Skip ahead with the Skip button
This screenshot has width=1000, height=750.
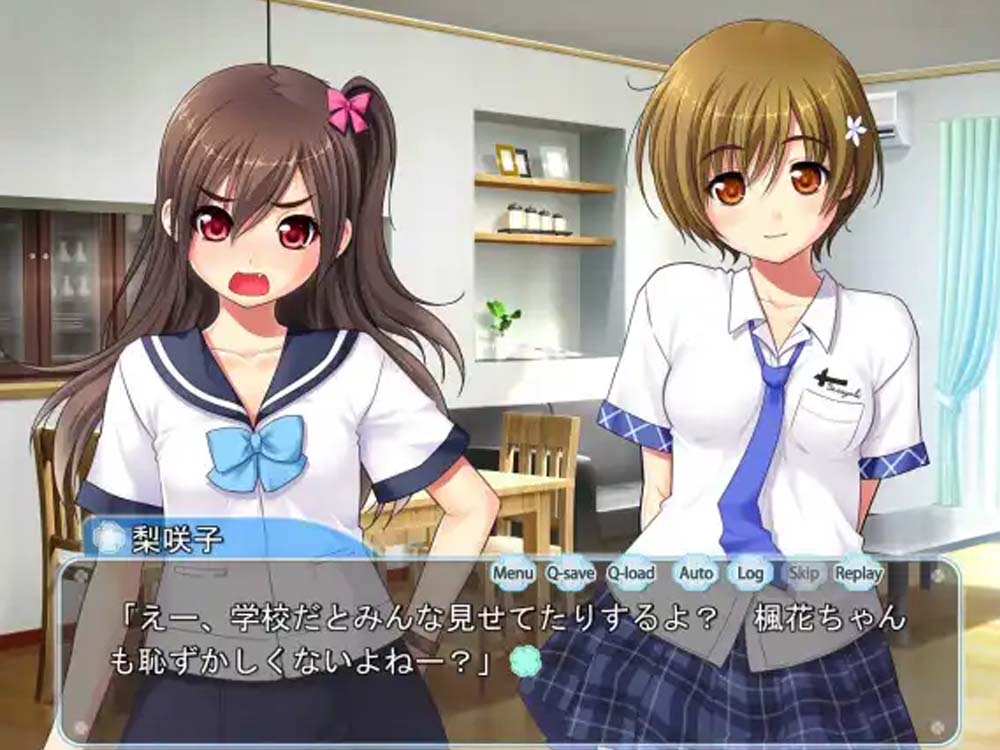[803, 573]
